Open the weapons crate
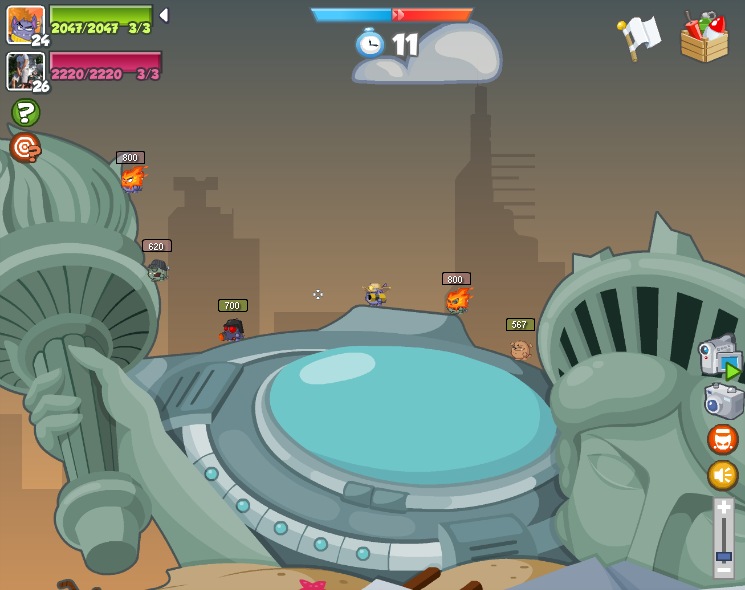Screen dimensions: 745x590 coord(704,38)
